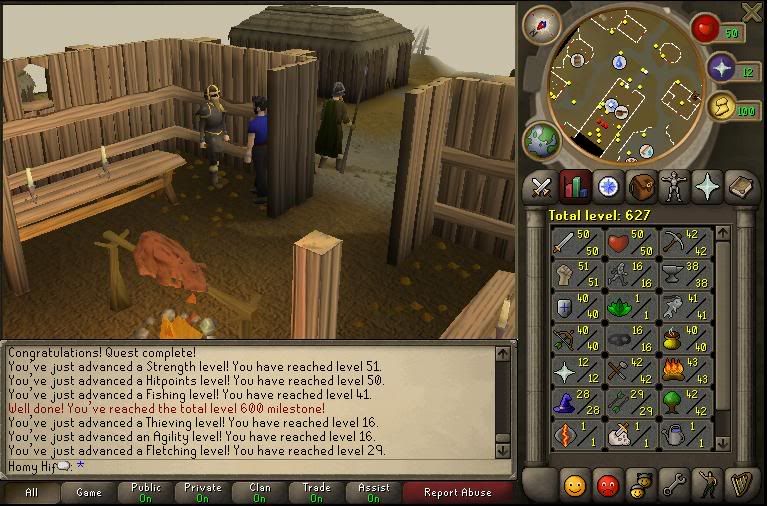Open the Options tab with the wrench icon
Image resolution: width=768 pixels, height=506 pixels.
(x=674, y=485)
